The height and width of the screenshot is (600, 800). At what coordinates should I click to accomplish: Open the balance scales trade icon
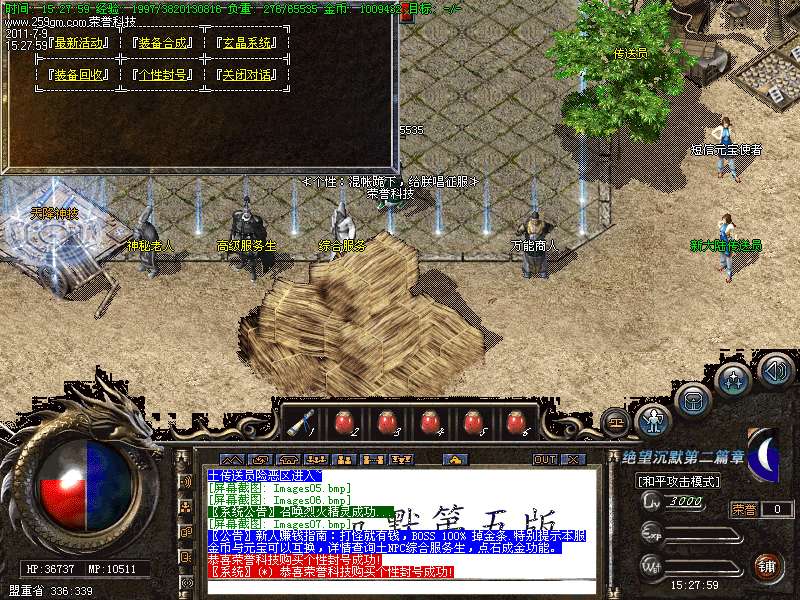pos(615,422)
